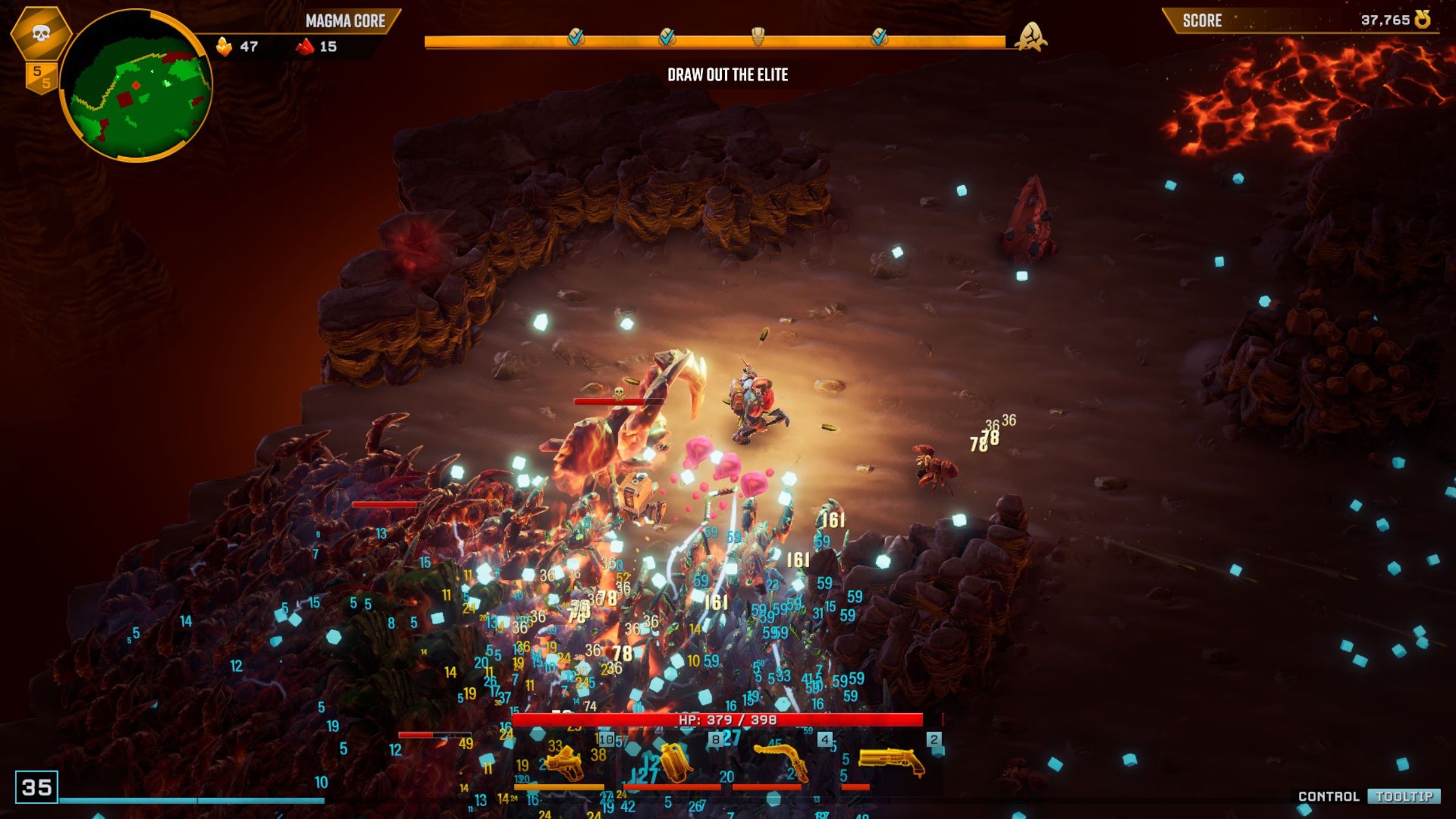
Task: Select the skull hazard level hexagon
Action: 41,33
